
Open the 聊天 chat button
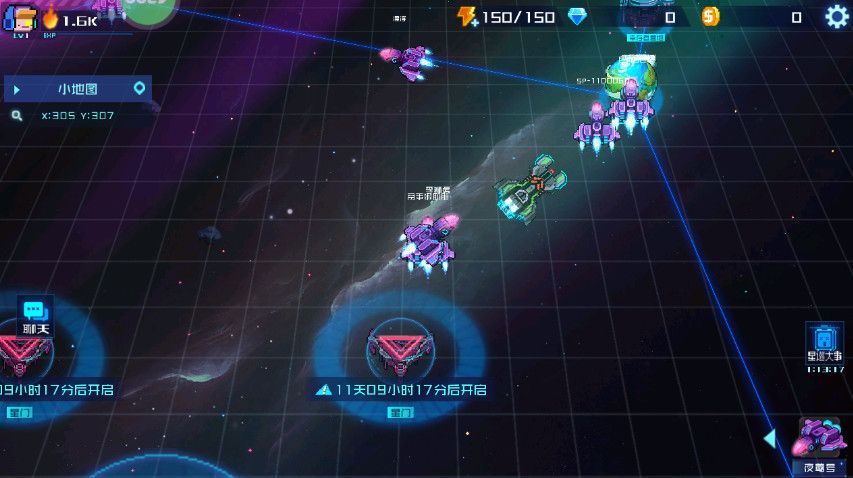tap(35, 316)
